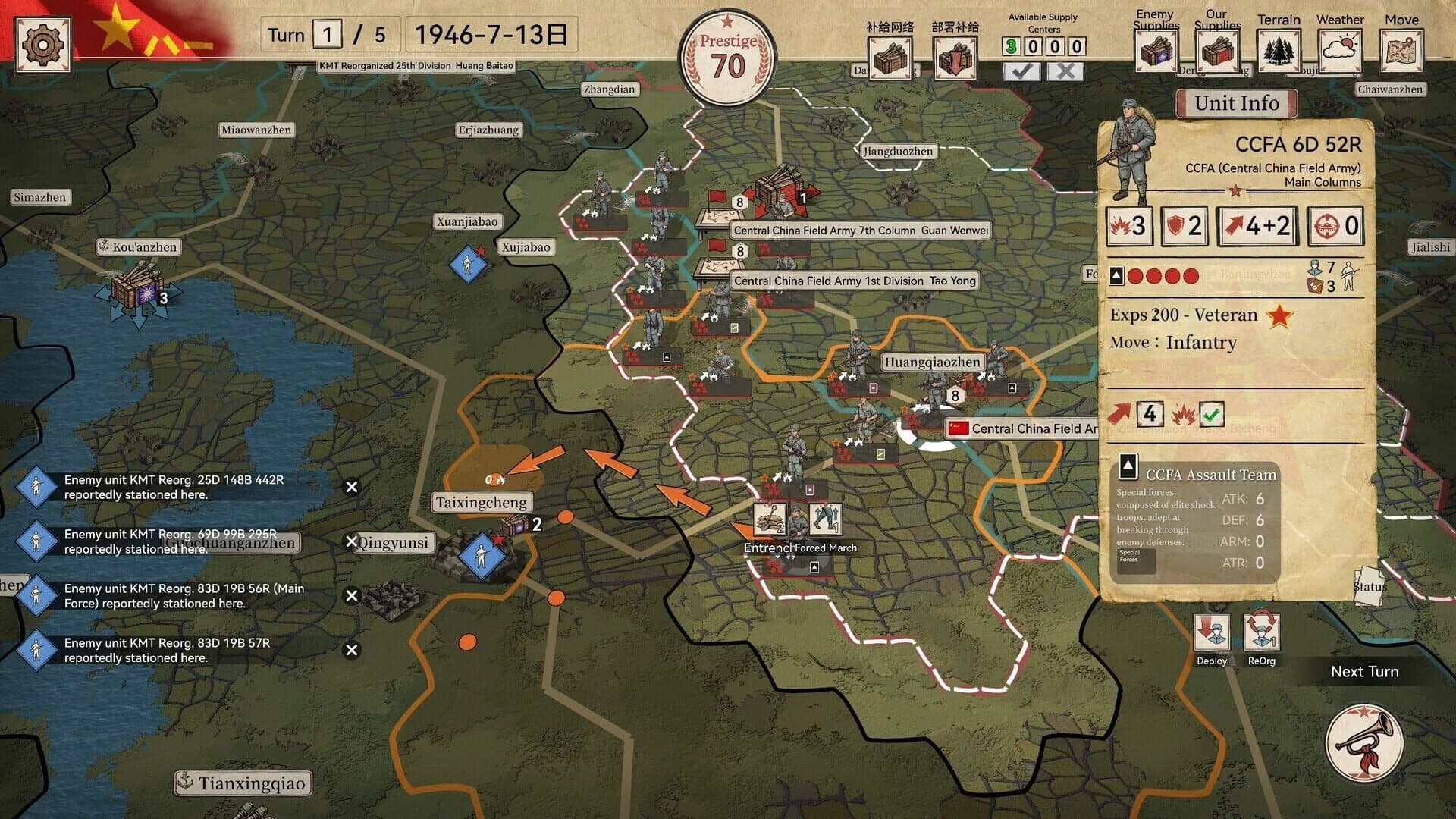Toggle the green readiness checkmark in Unit Info
Screen dimensions: 1456x819
(1212, 415)
